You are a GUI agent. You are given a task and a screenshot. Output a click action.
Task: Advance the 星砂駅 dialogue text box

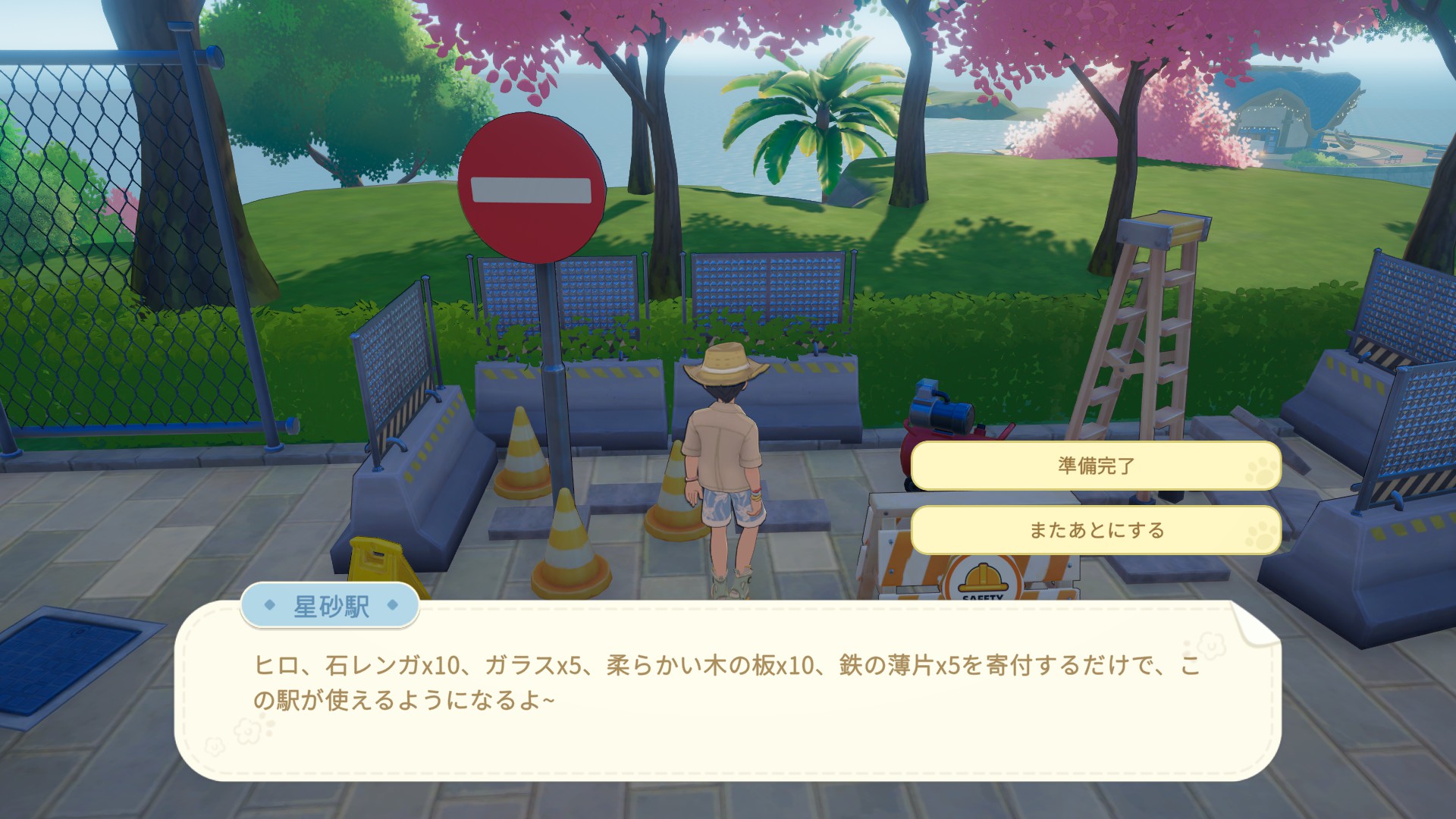pos(726,690)
